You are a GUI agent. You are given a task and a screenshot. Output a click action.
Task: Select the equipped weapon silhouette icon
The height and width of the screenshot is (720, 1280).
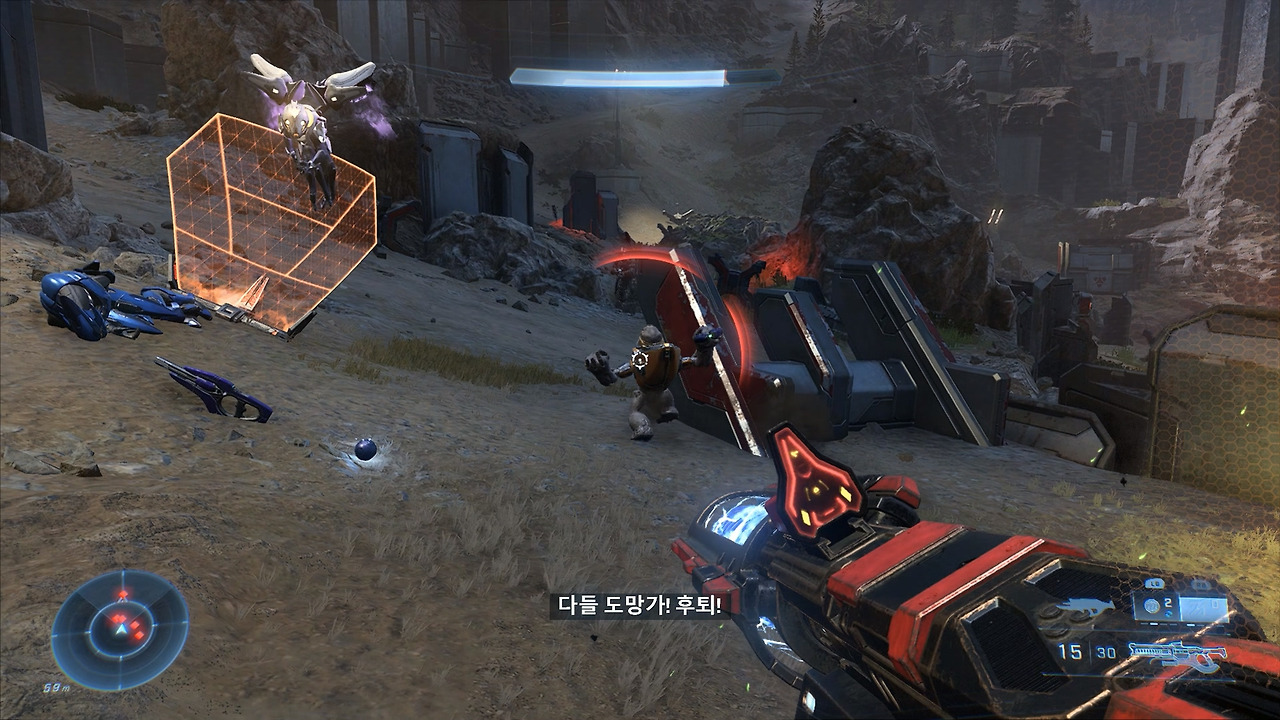1085,606
